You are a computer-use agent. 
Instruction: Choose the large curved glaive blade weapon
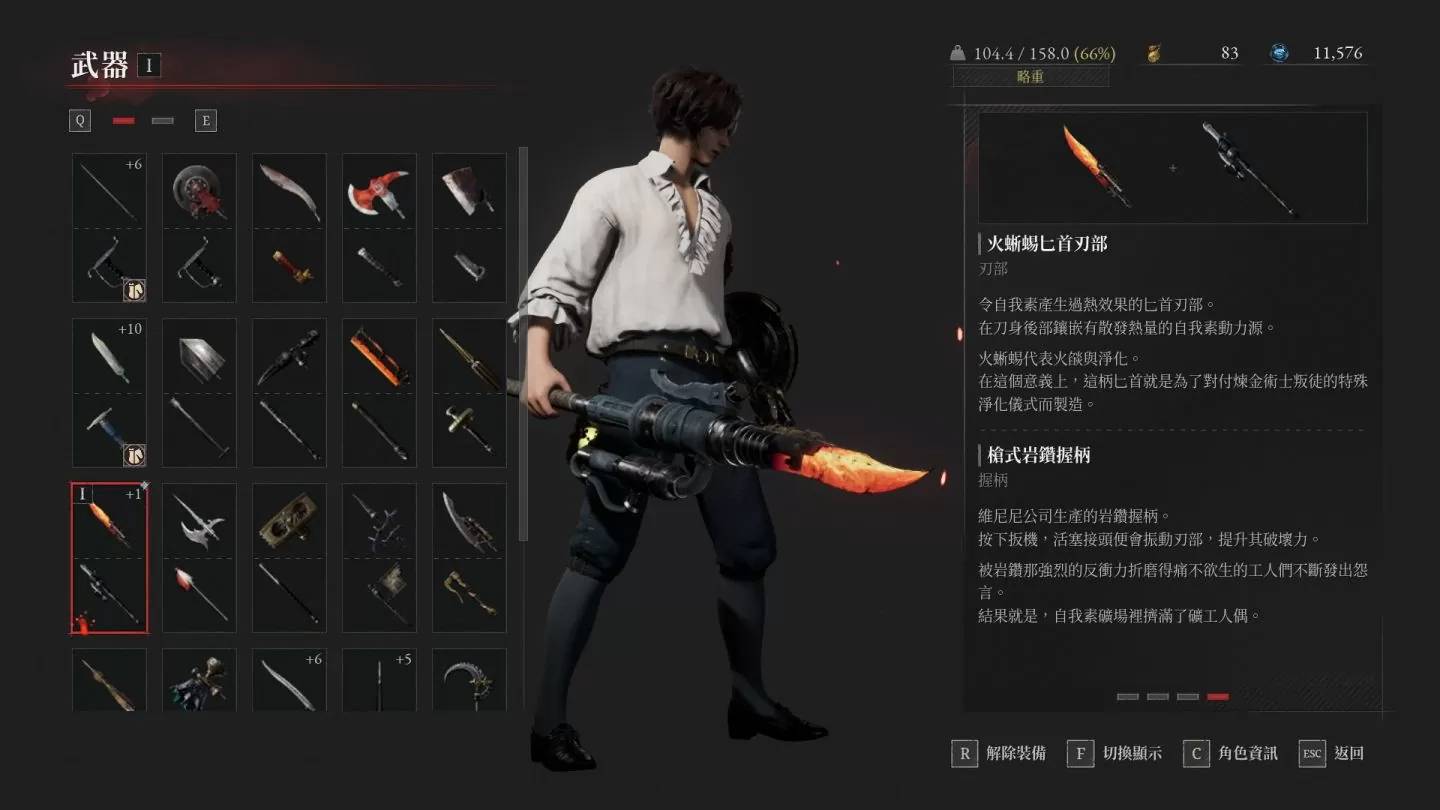click(469, 558)
